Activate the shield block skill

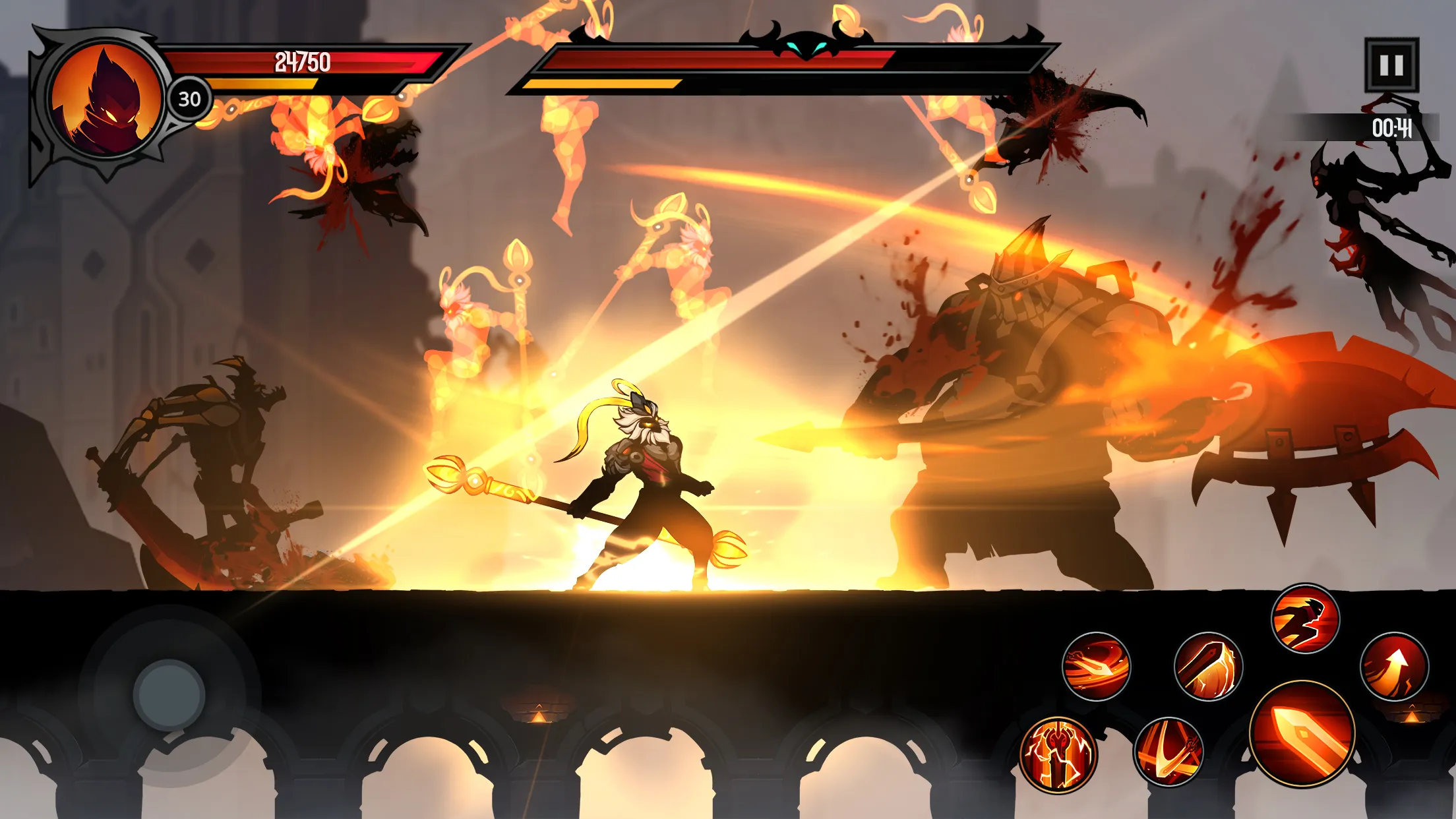[x=1208, y=666]
